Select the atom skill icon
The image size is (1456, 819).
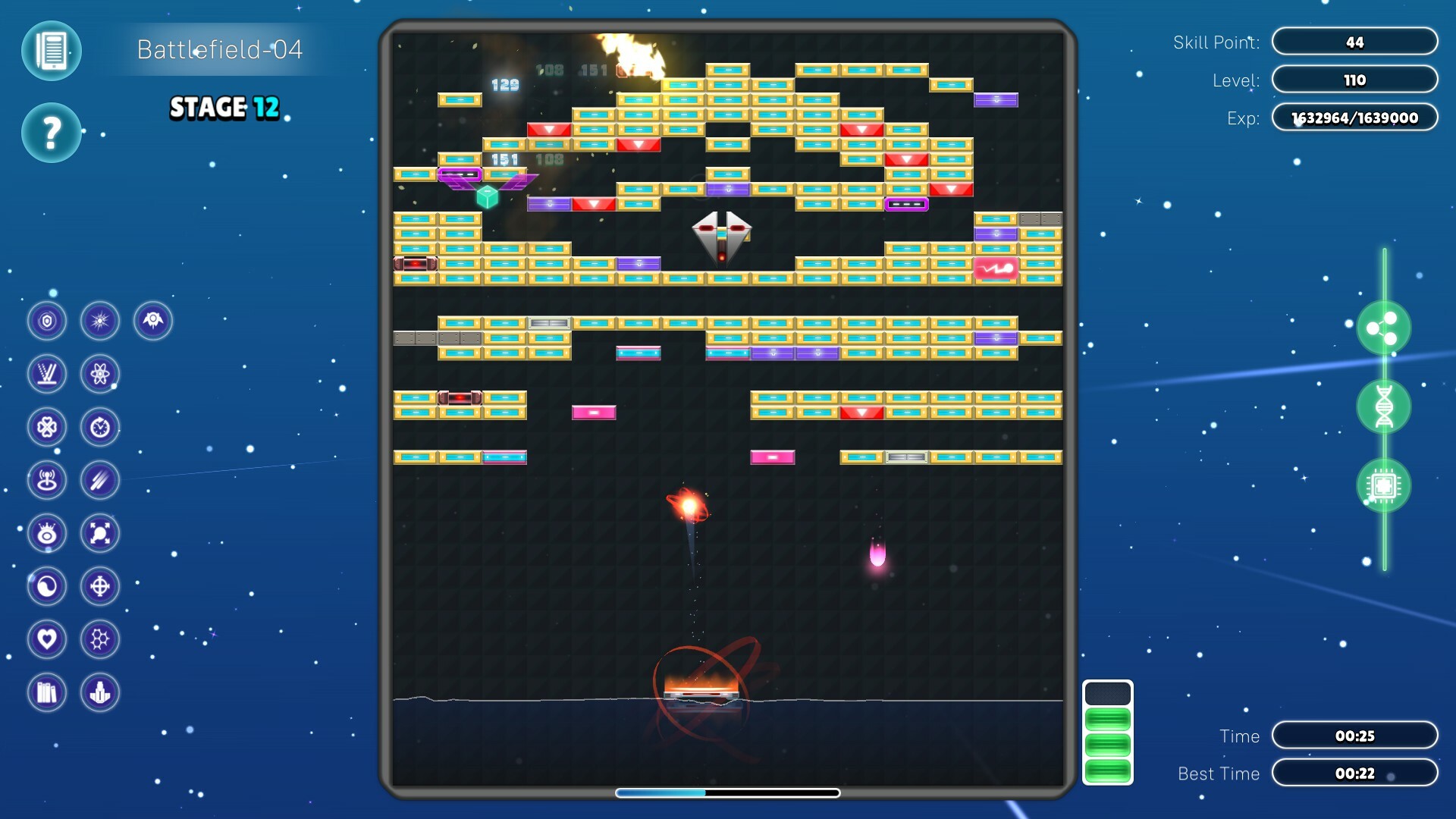click(100, 374)
